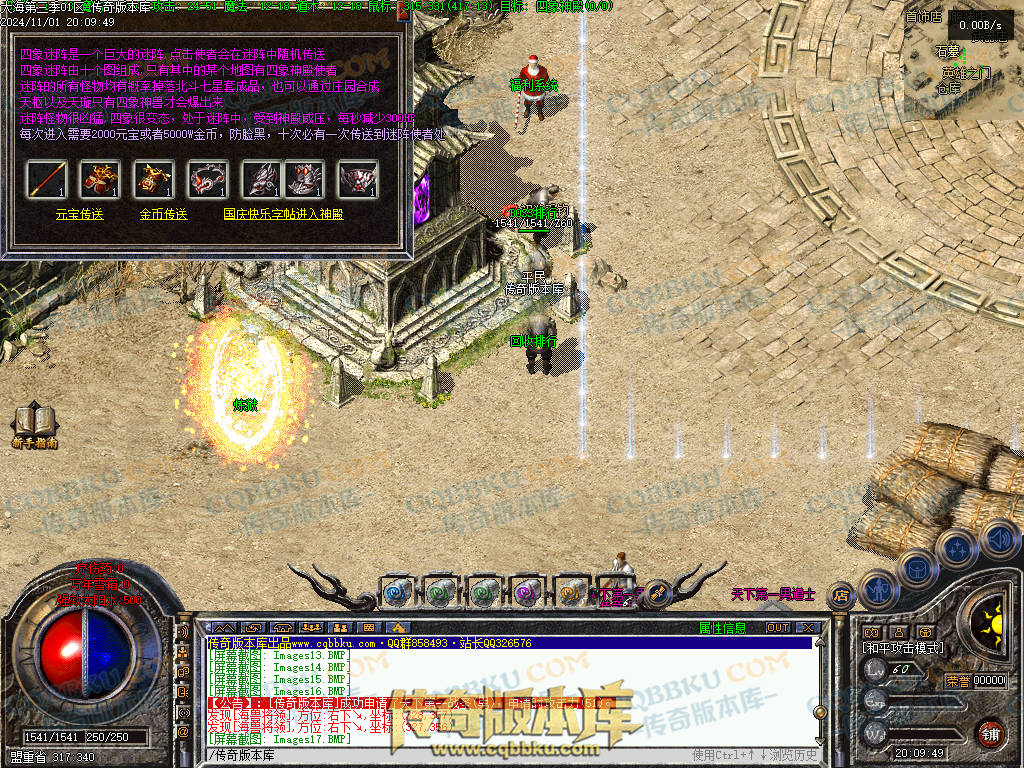
Task: Toggle the 和平攻击模式 attack mode
Action: point(903,648)
